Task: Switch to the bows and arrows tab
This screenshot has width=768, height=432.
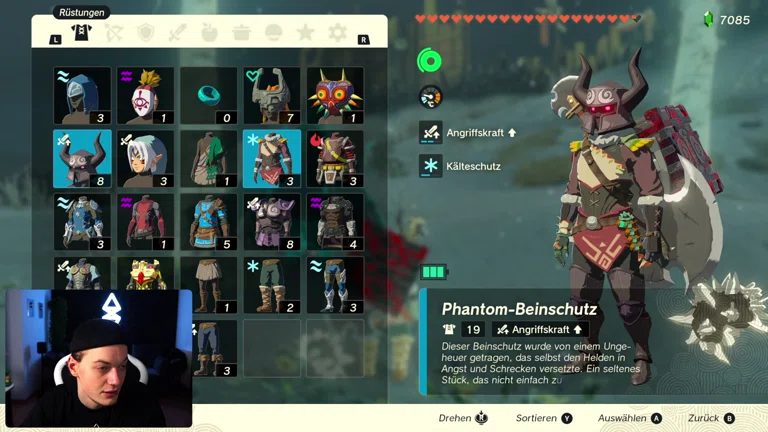Action: point(114,33)
